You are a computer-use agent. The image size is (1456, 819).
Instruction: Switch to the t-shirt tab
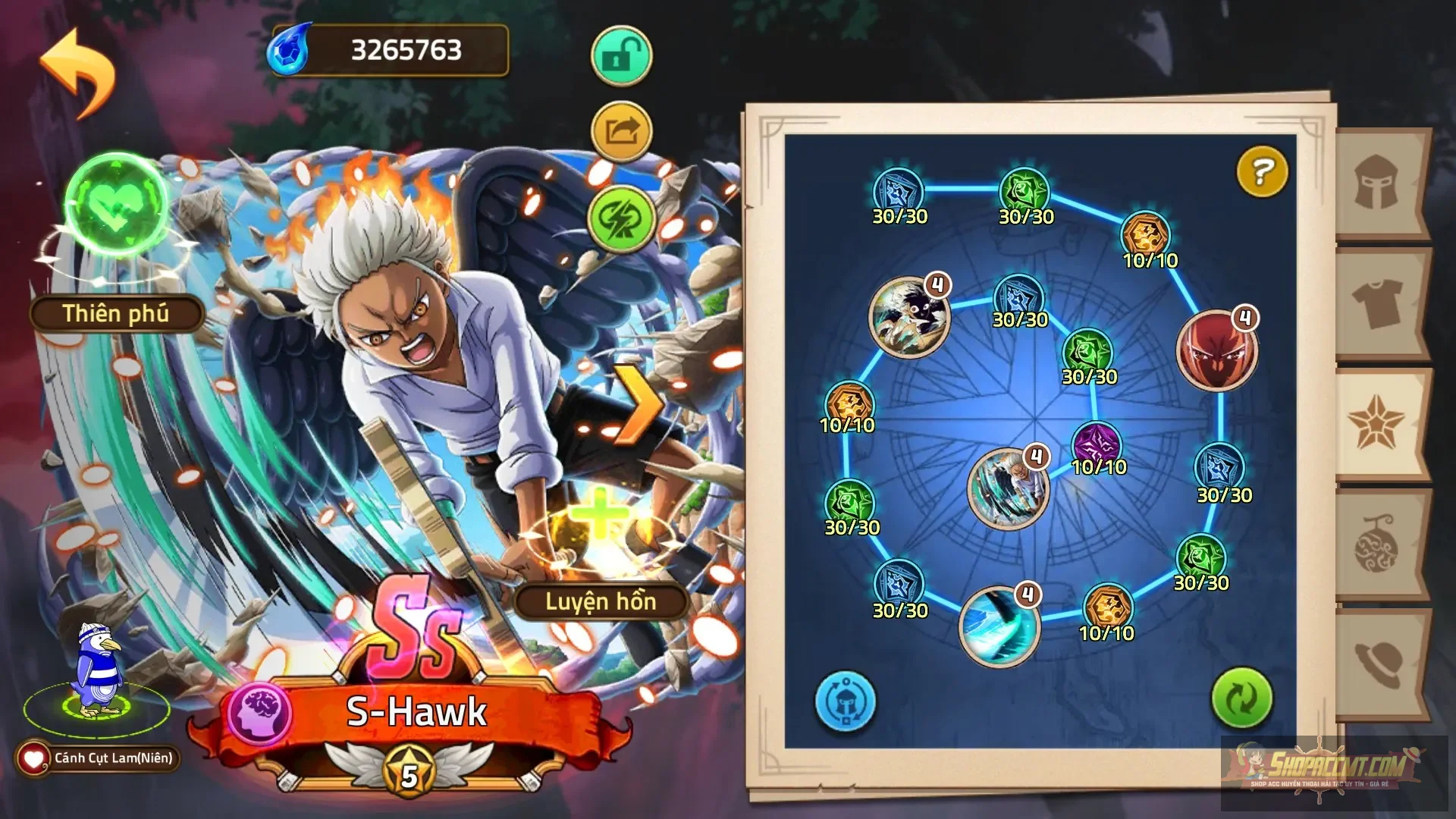pyautogui.click(x=1376, y=303)
